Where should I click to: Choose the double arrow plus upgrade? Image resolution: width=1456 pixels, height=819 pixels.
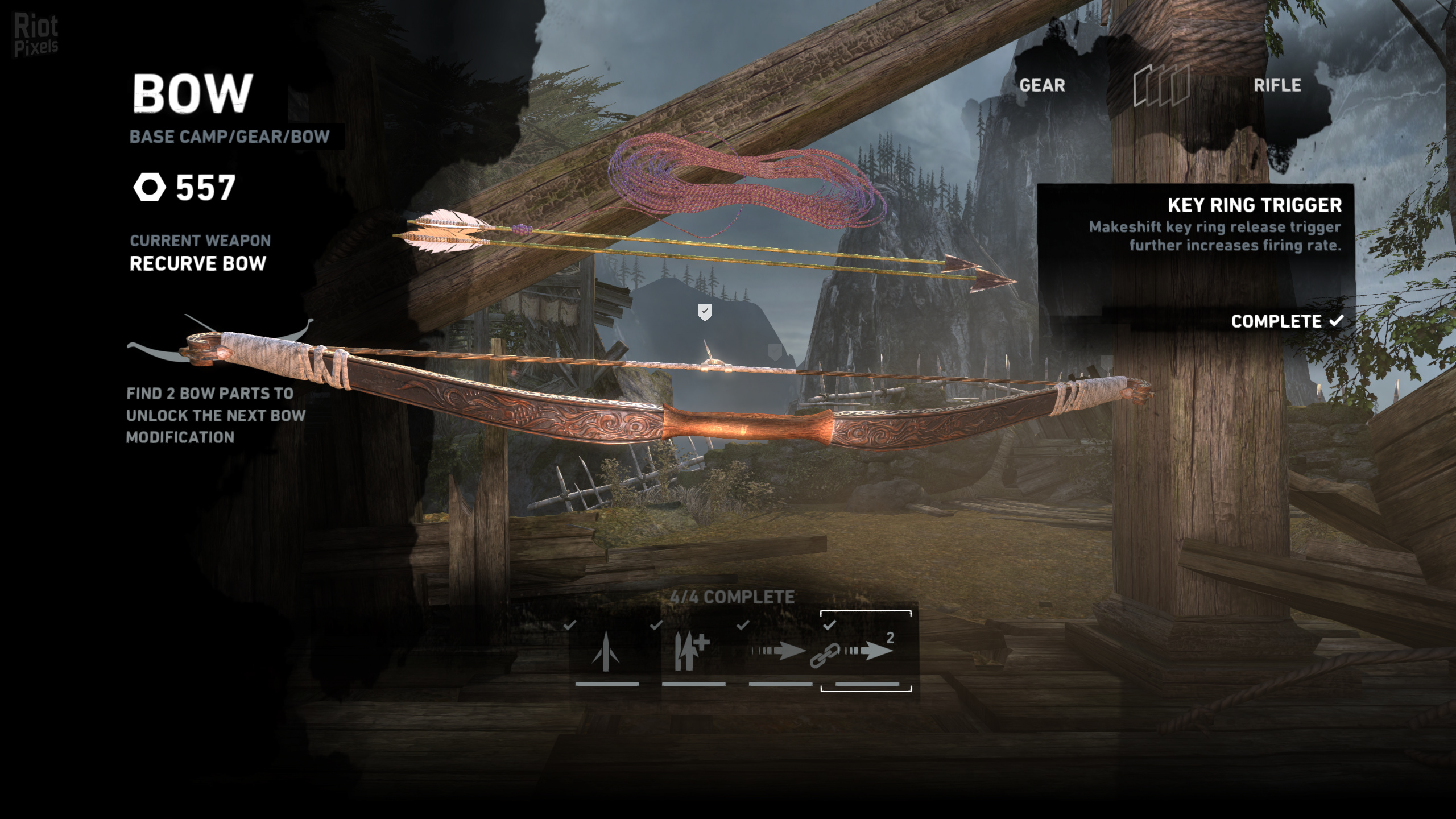tap(692, 652)
